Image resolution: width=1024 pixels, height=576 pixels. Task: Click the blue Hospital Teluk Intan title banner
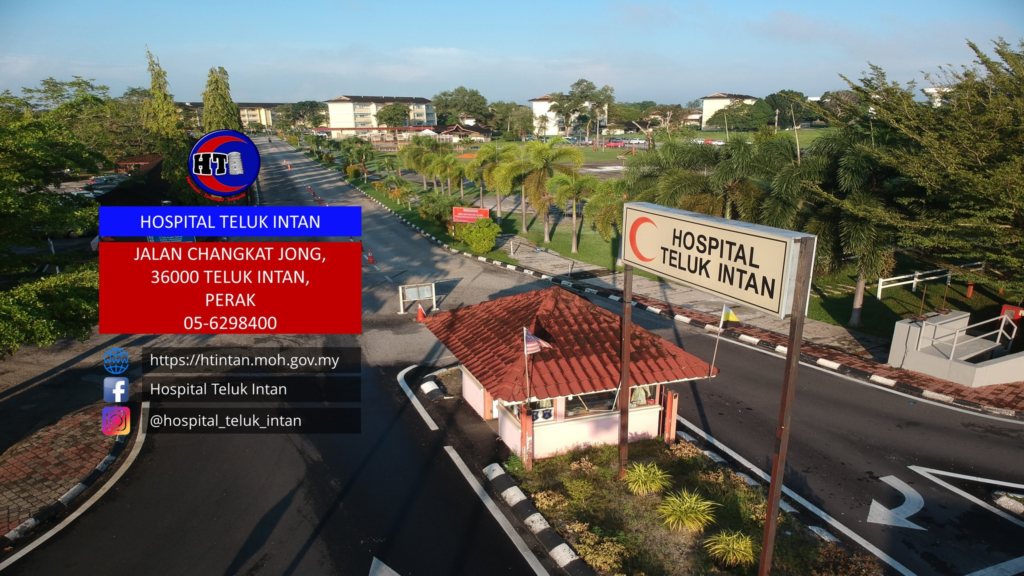pos(230,221)
